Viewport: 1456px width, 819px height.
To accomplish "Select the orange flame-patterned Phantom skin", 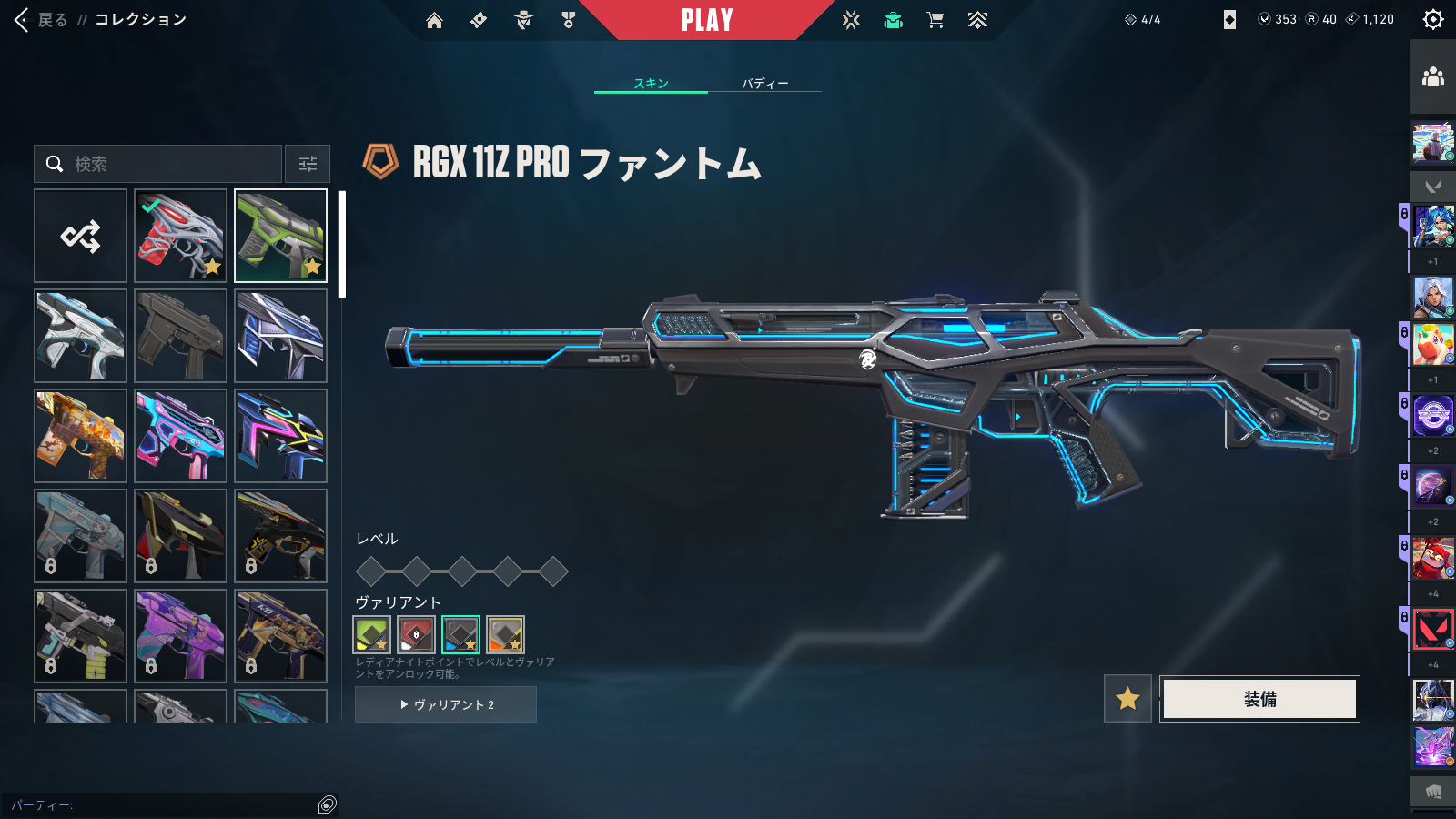I will [x=80, y=436].
